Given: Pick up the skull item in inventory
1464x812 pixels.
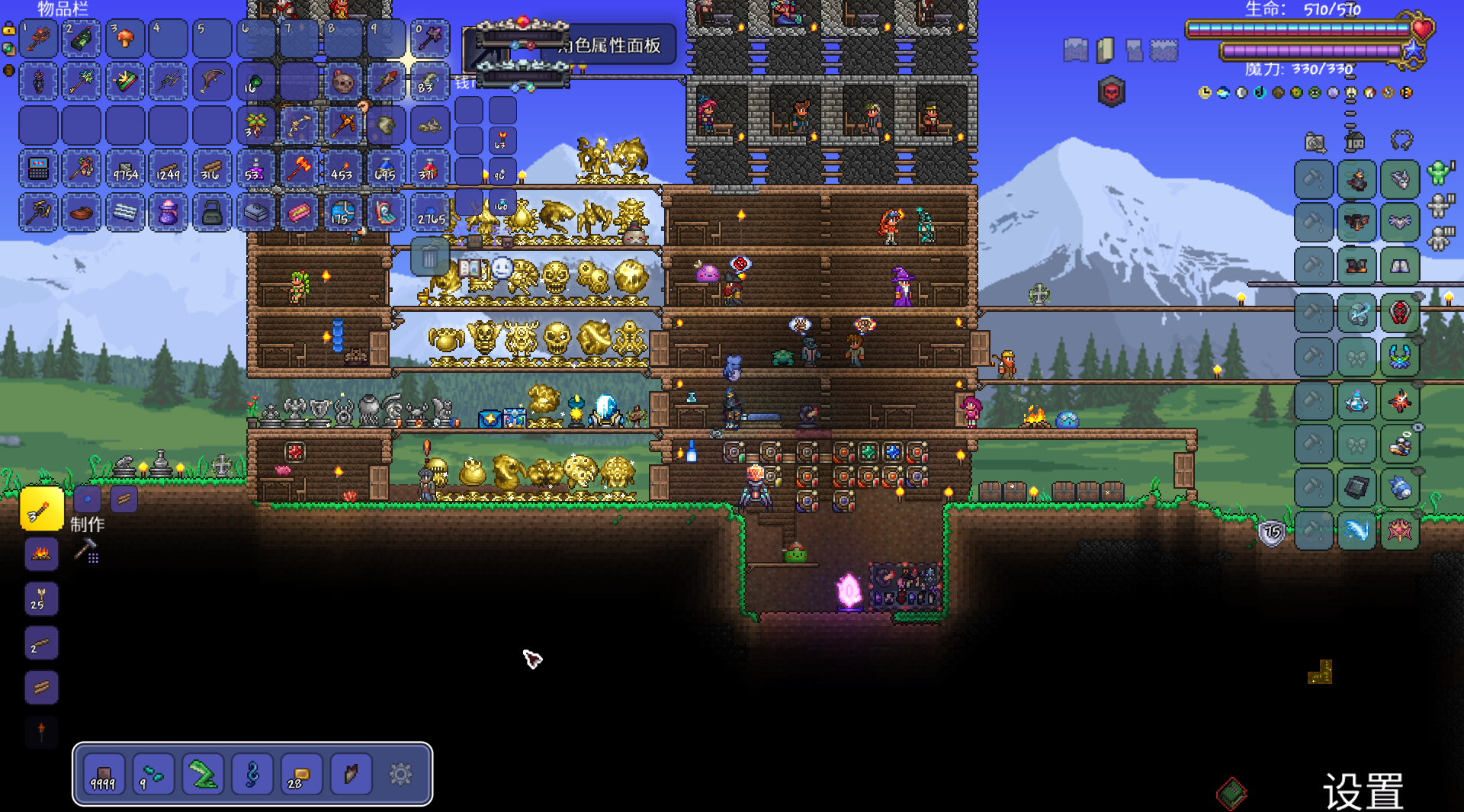Looking at the screenshot, I should pyautogui.click(x=342, y=82).
